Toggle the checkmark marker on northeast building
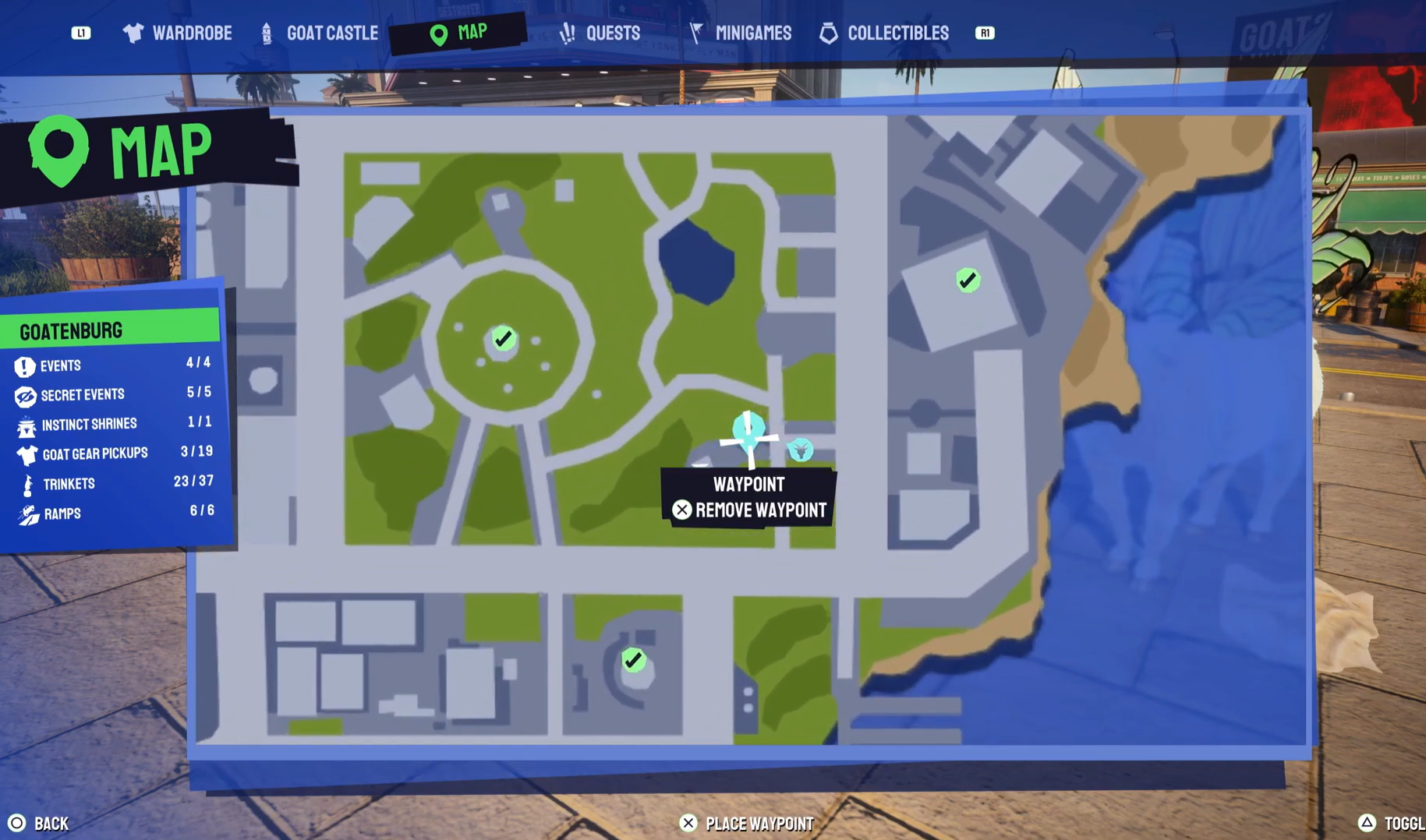The width and height of the screenshot is (1426, 840). pos(967,280)
